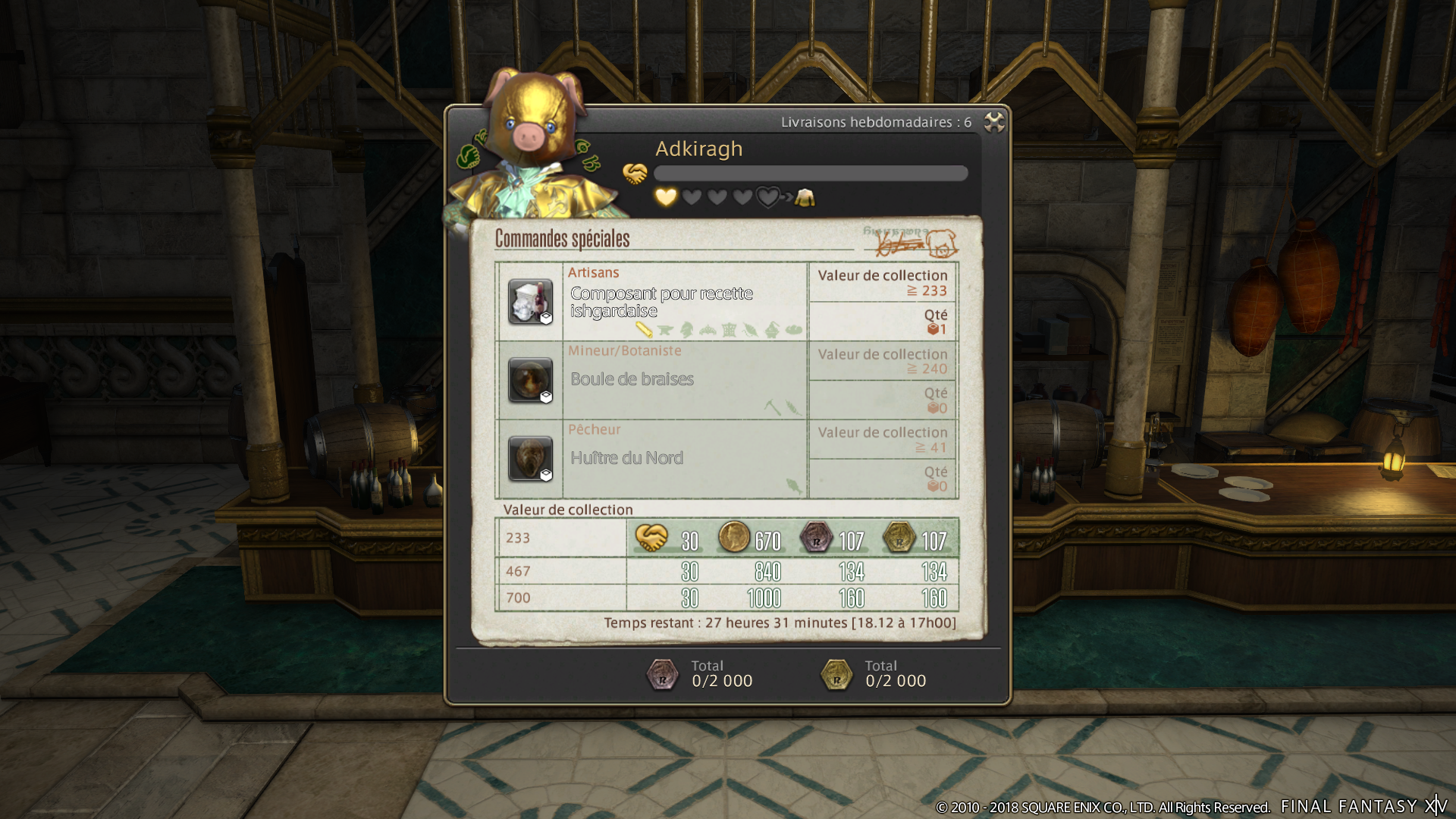Click the first golden satisfaction heart
Image resolution: width=1456 pixels, height=819 pixels.
pos(666,196)
